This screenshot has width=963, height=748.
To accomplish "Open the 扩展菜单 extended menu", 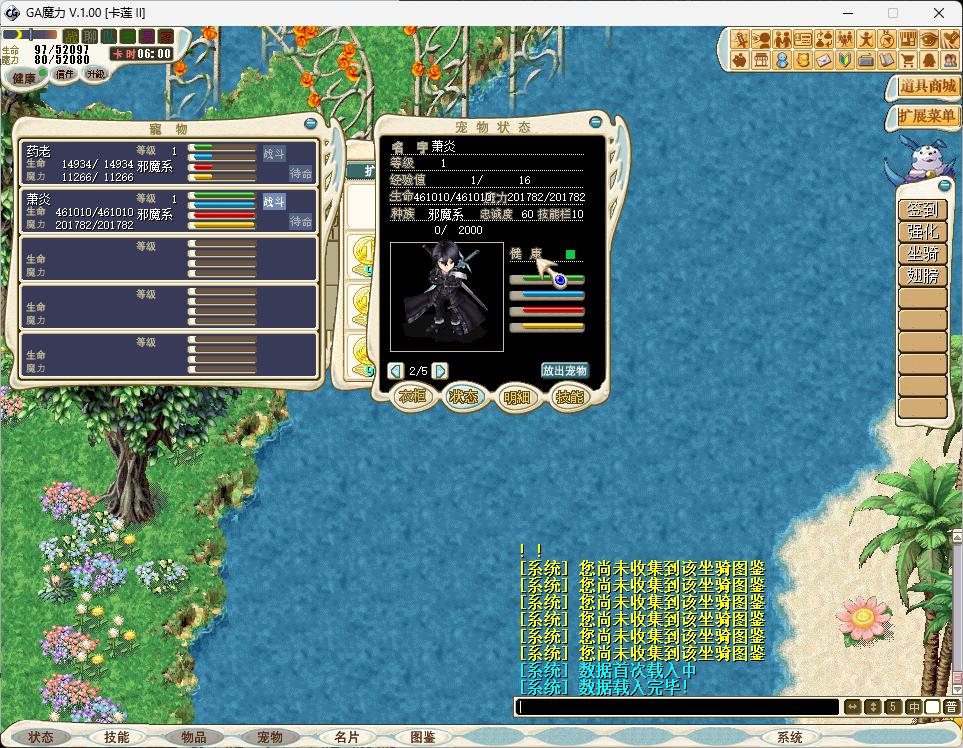I will [926, 117].
